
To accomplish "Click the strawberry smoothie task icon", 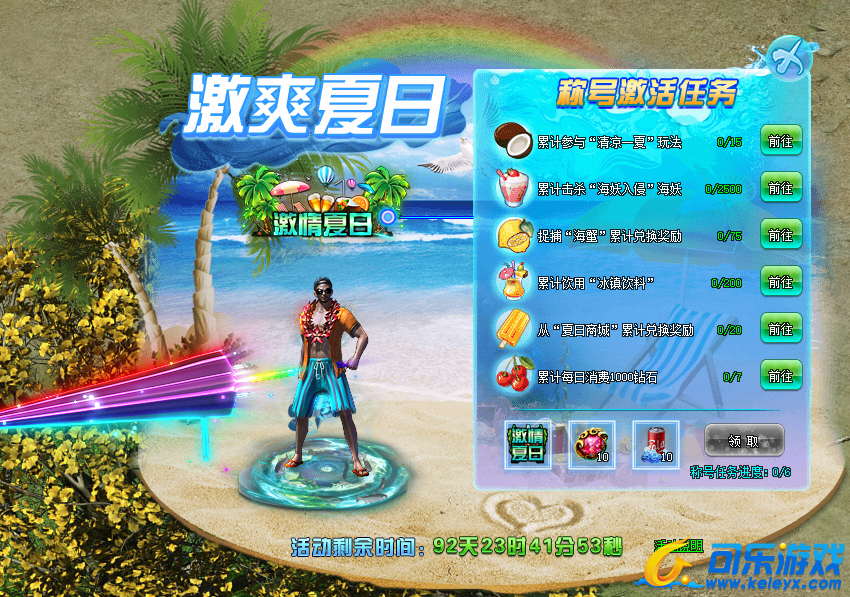I will [515, 187].
